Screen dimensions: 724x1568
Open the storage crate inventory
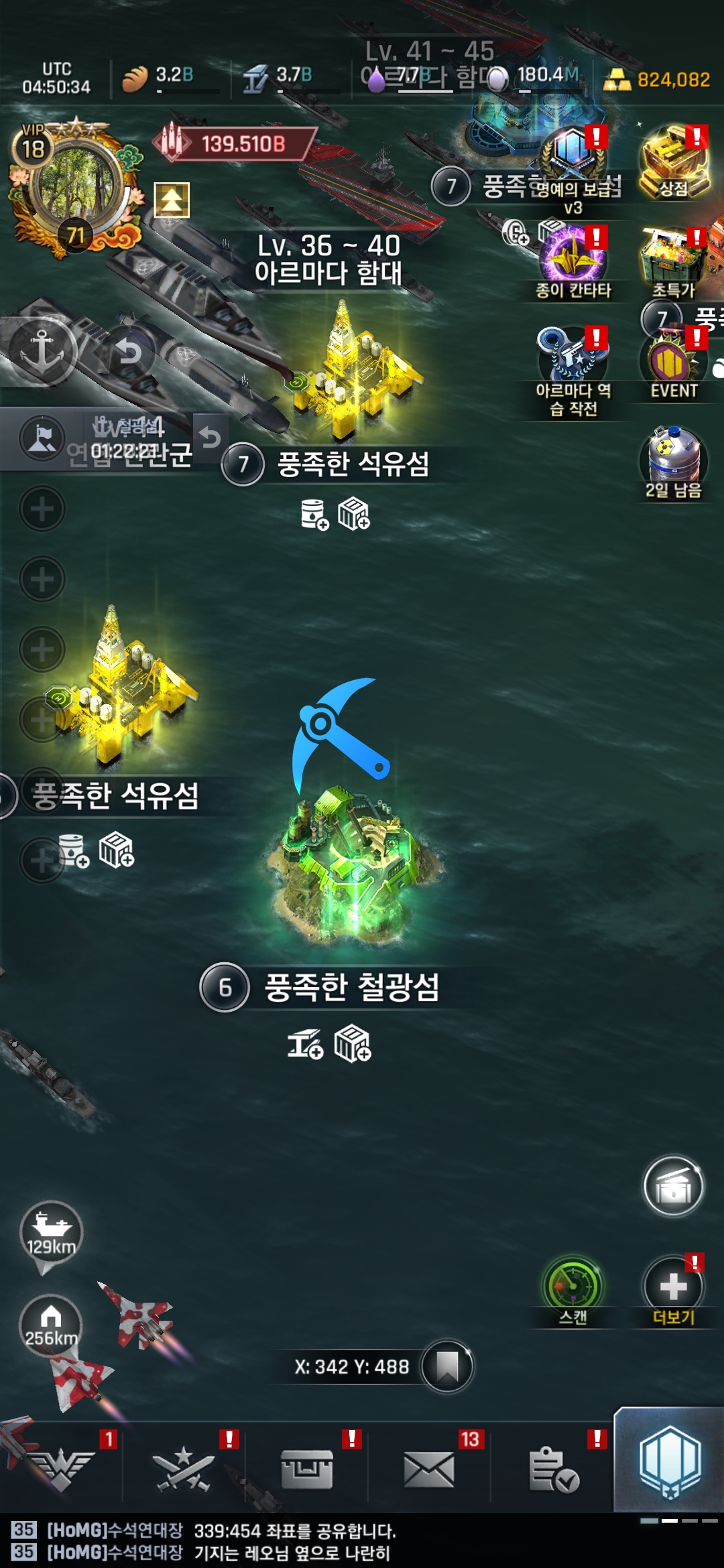click(x=306, y=1469)
